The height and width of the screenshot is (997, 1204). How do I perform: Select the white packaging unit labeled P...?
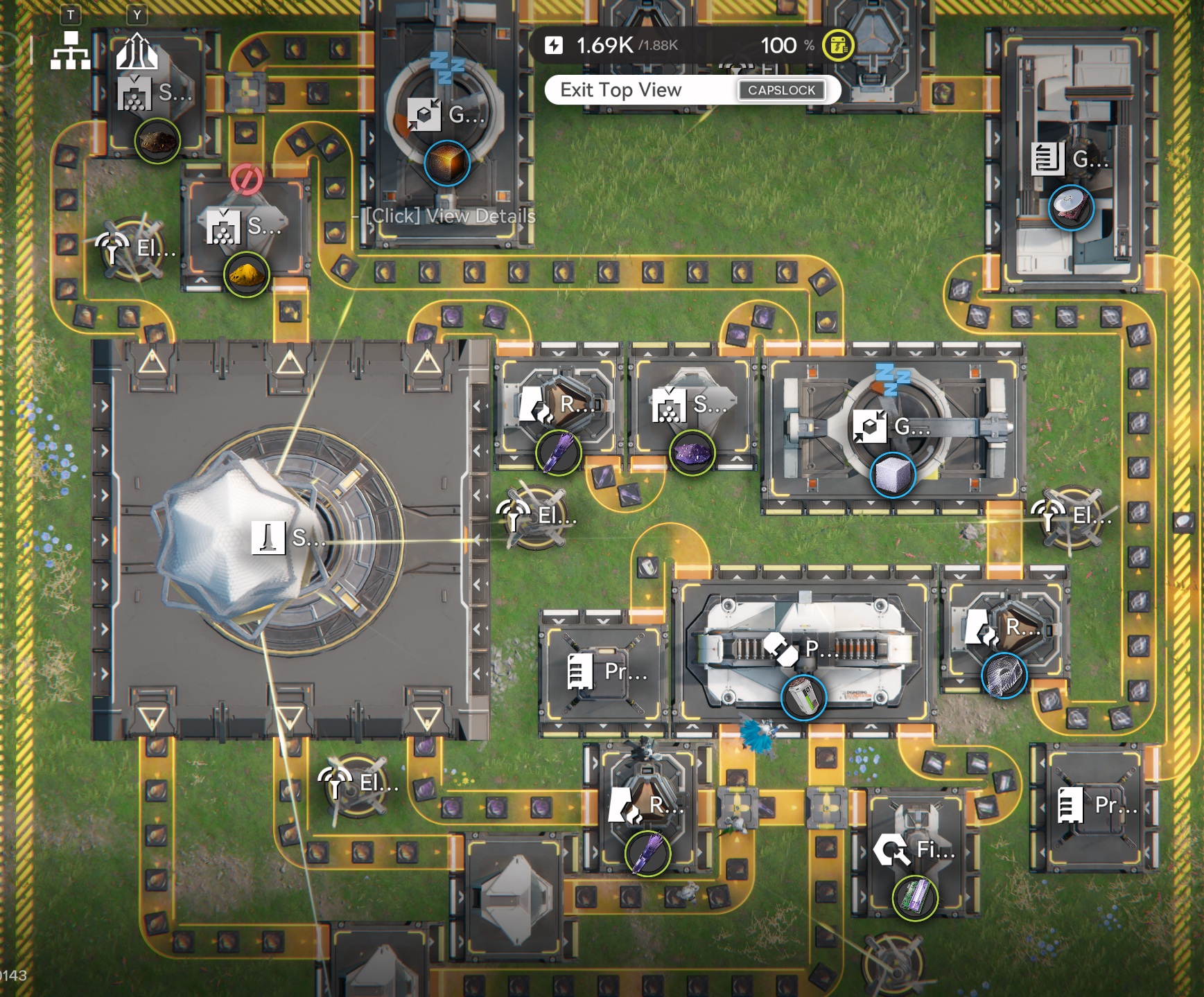click(803, 650)
